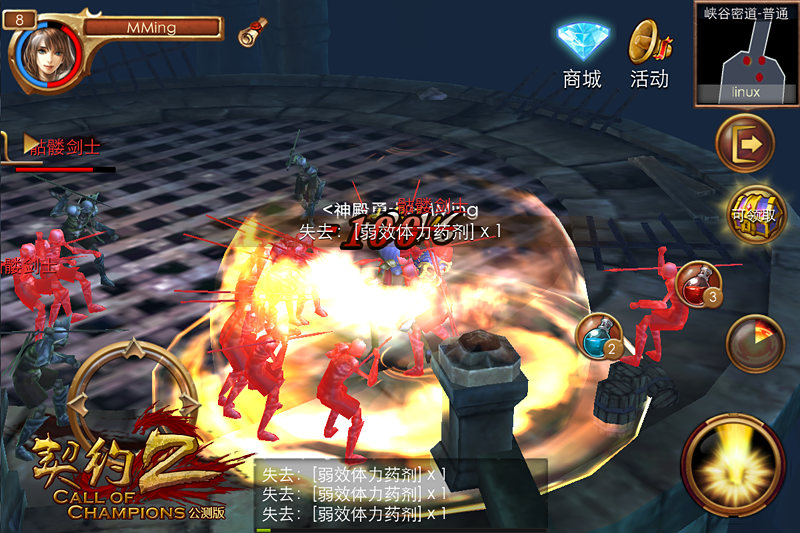The height and width of the screenshot is (533, 800).
Task: Open the item log chat box
Action: point(400,494)
